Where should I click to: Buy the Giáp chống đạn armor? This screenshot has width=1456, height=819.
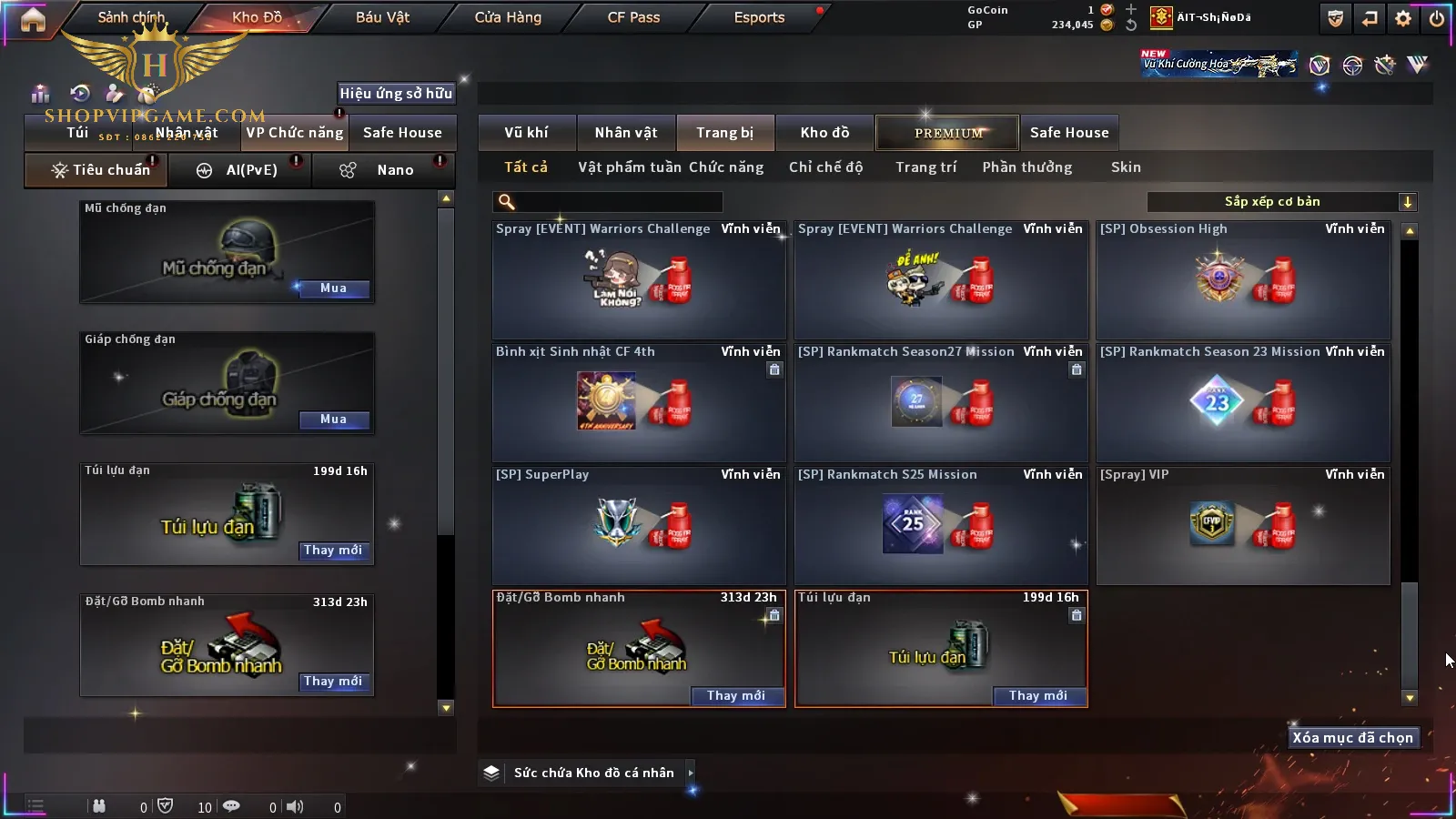[x=333, y=420]
